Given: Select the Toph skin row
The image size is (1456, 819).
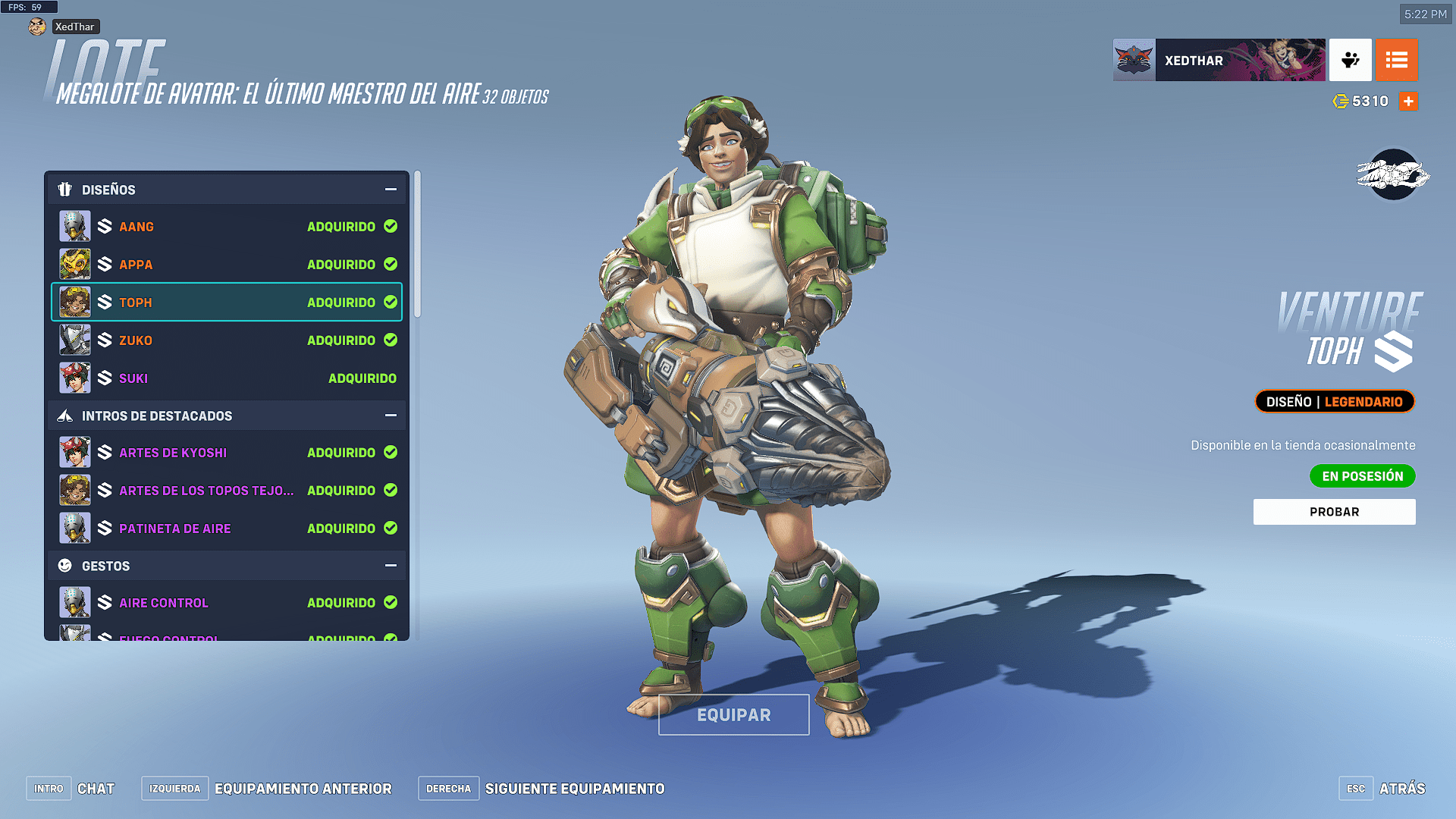Looking at the screenshot, I should [x=227, y=303].
